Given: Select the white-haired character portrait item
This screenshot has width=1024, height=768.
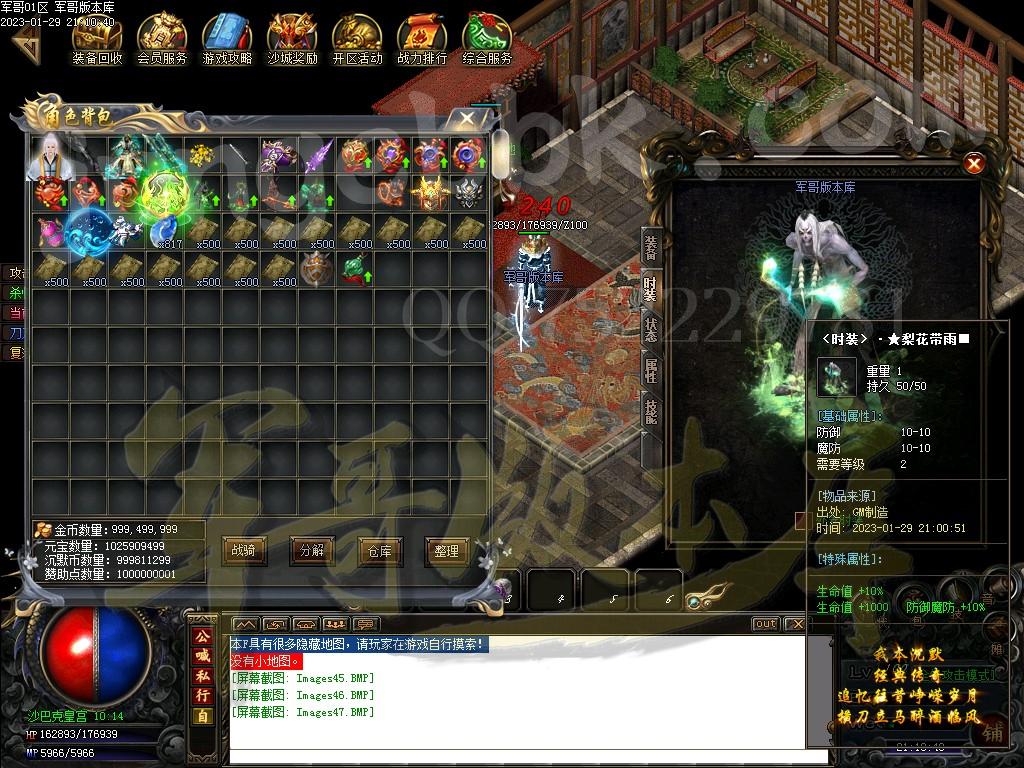Looking at the screenshot, I should (51, 155).
